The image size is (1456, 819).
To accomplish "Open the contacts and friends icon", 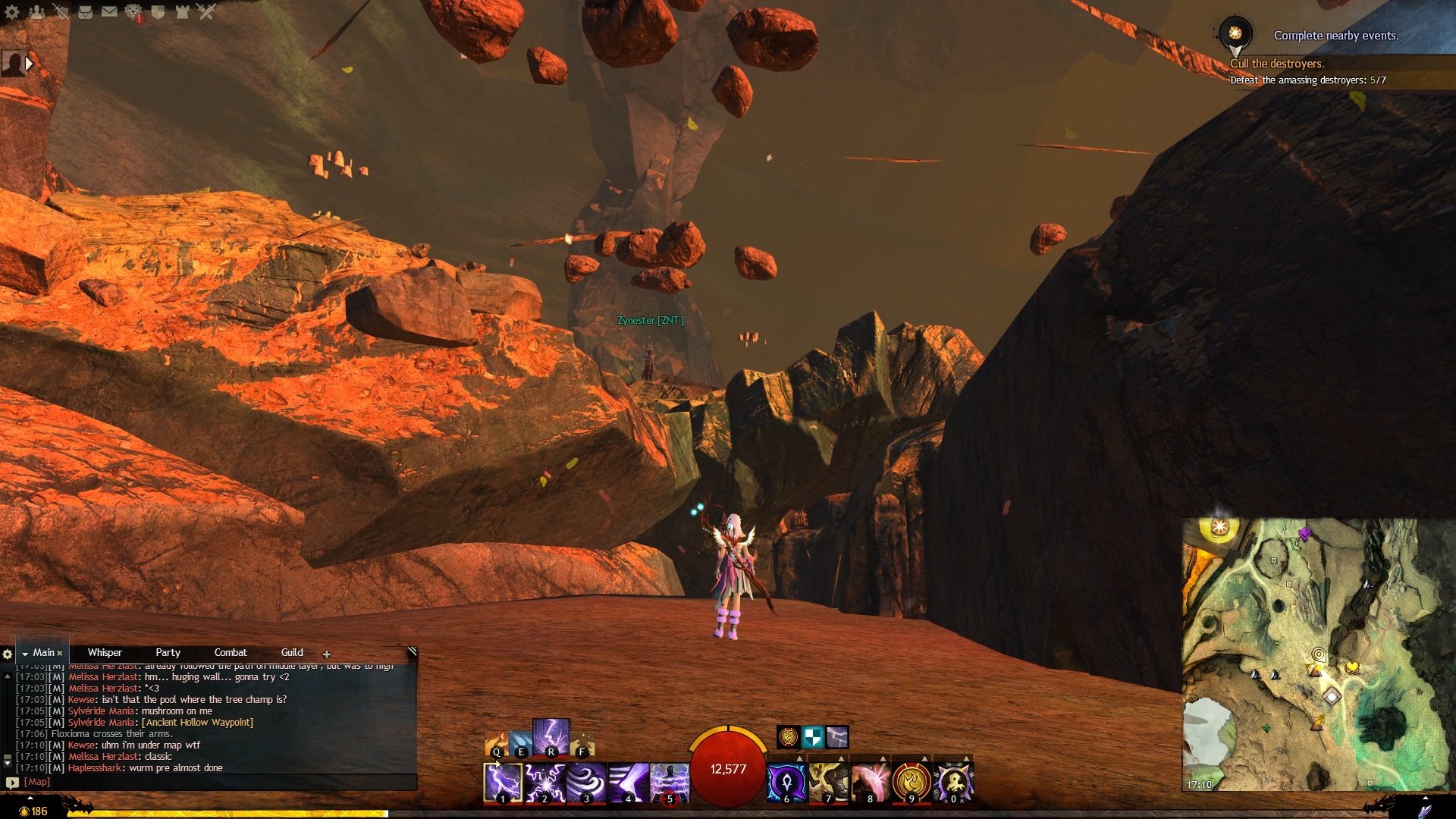I will tap(36, 11).
